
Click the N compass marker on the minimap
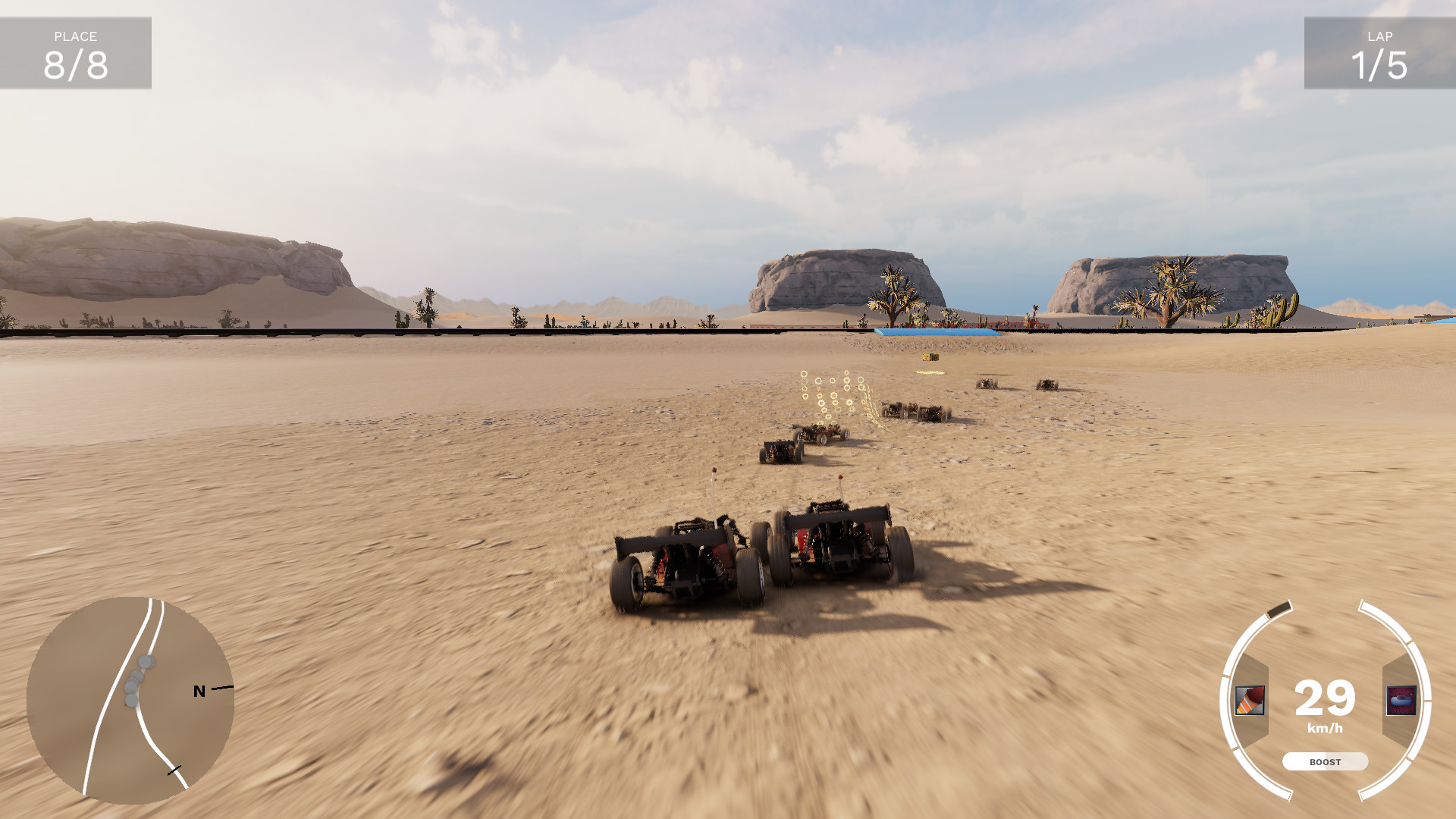(199, 691)
